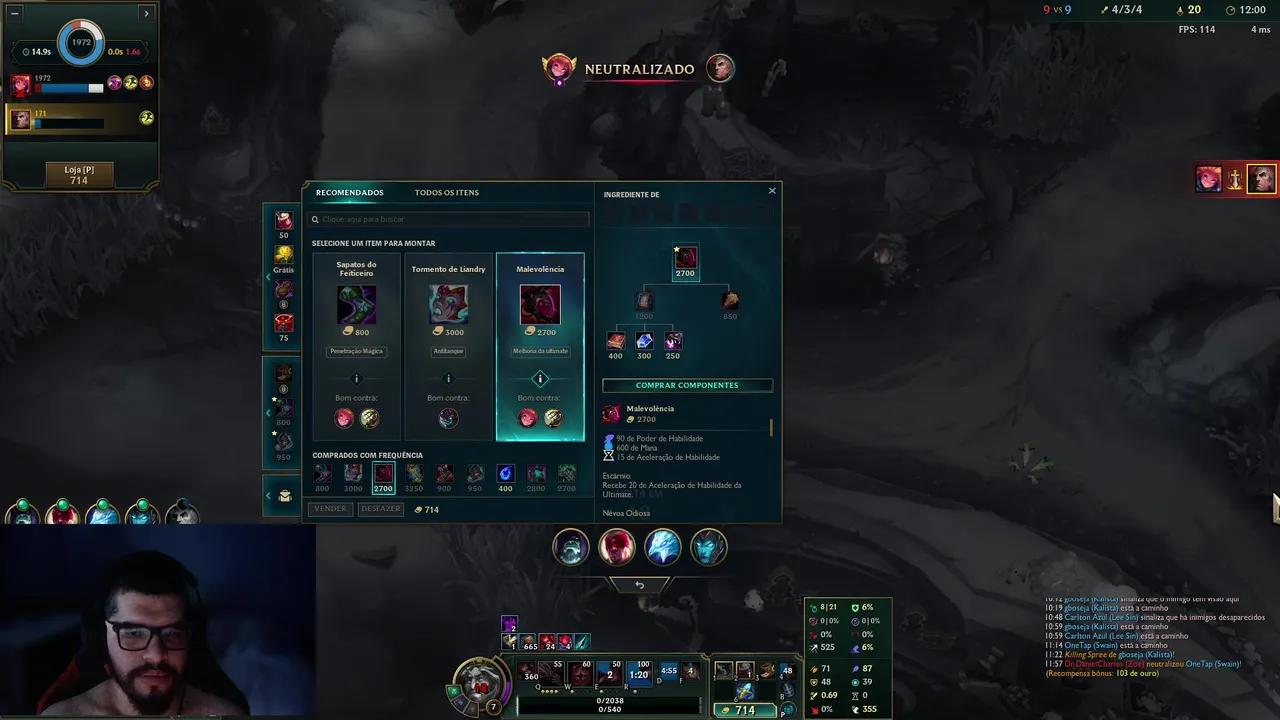Select the RECOMENDADOS tab
This screenshot has width=1280, height=720.
[x=350, y=192]
